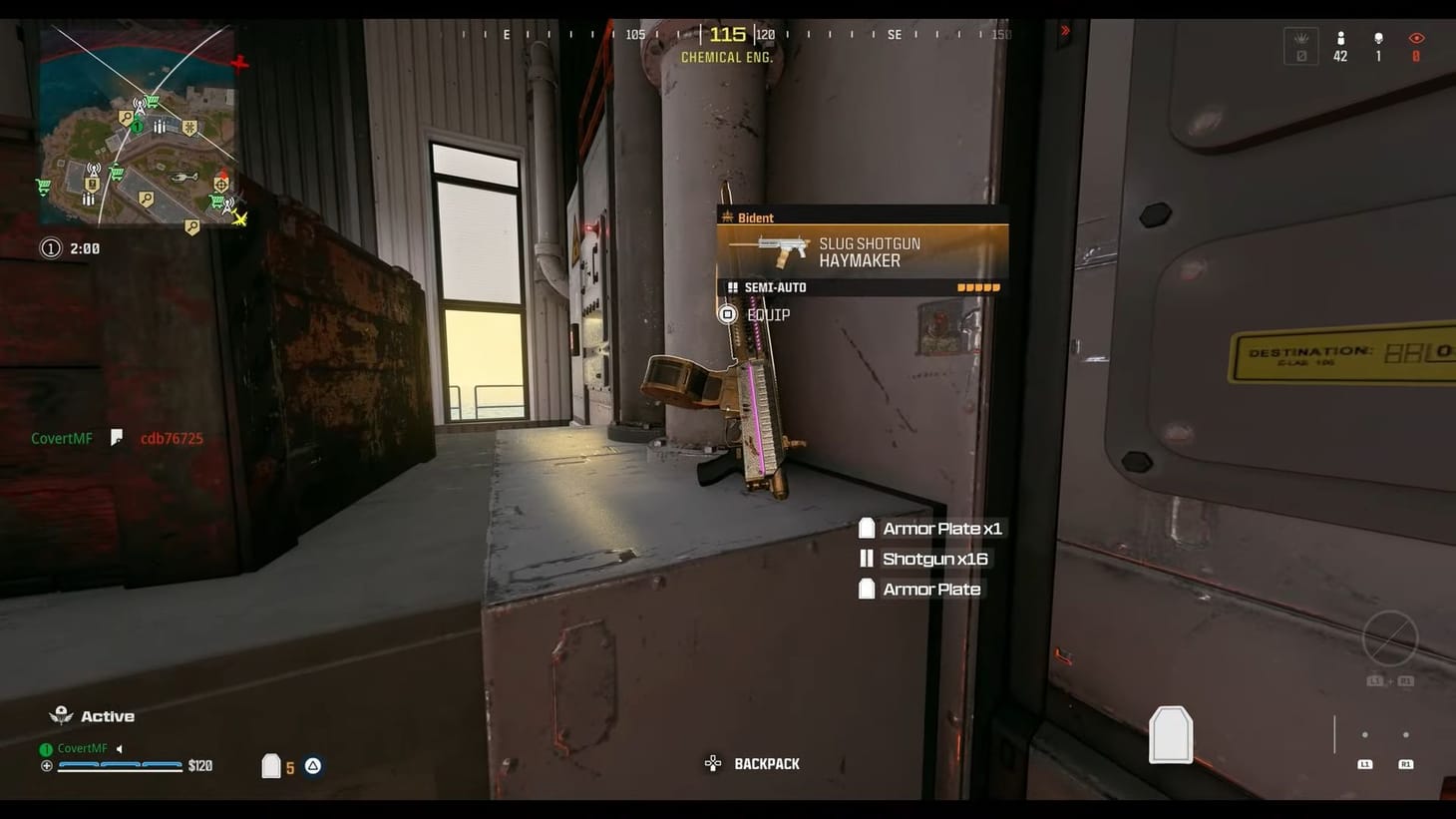Toggle the circle objective marker labeled 2:00

pos(51,247)
